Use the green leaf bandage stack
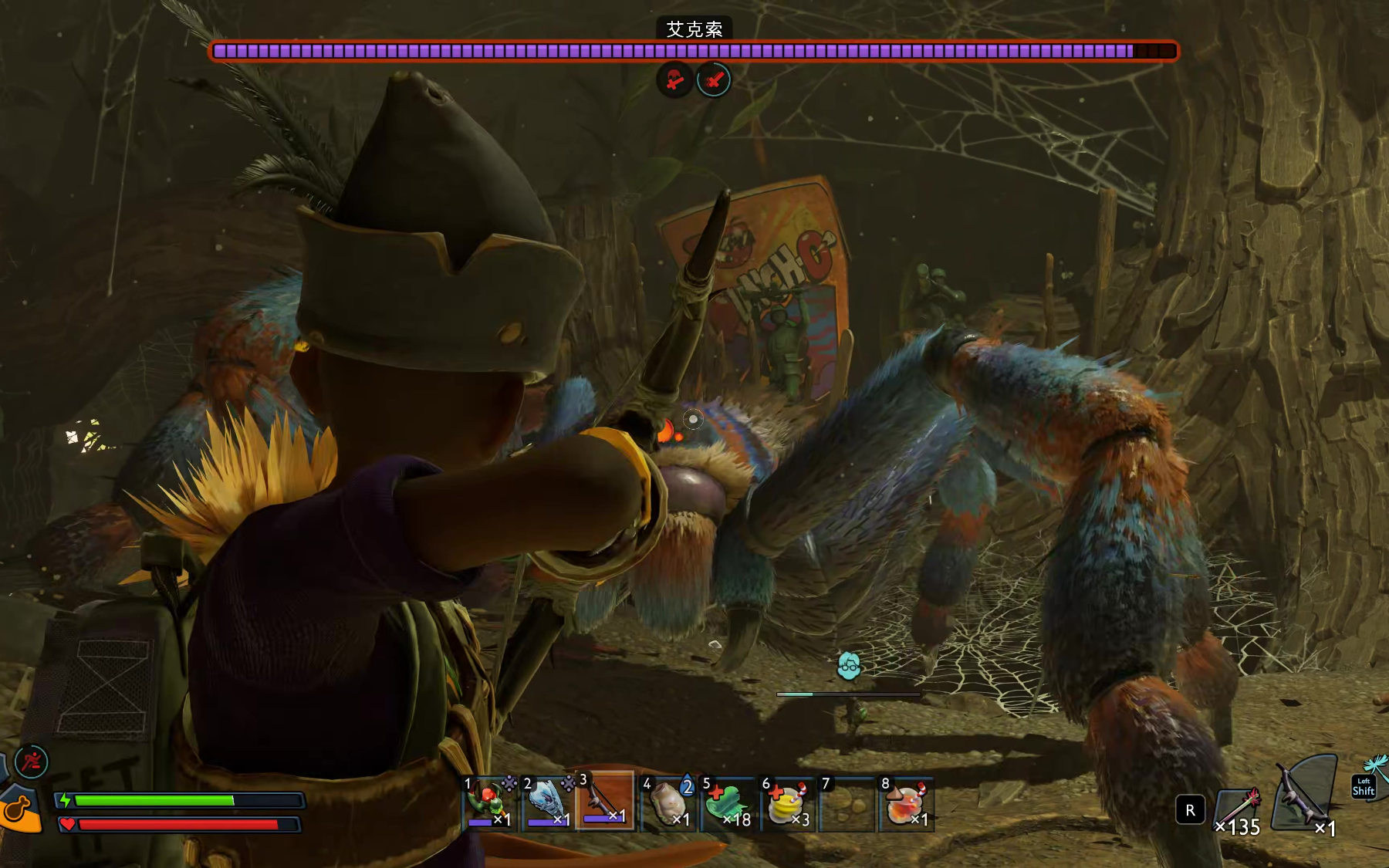Viewport: 1389px width, 868px height. pos(727,804)
